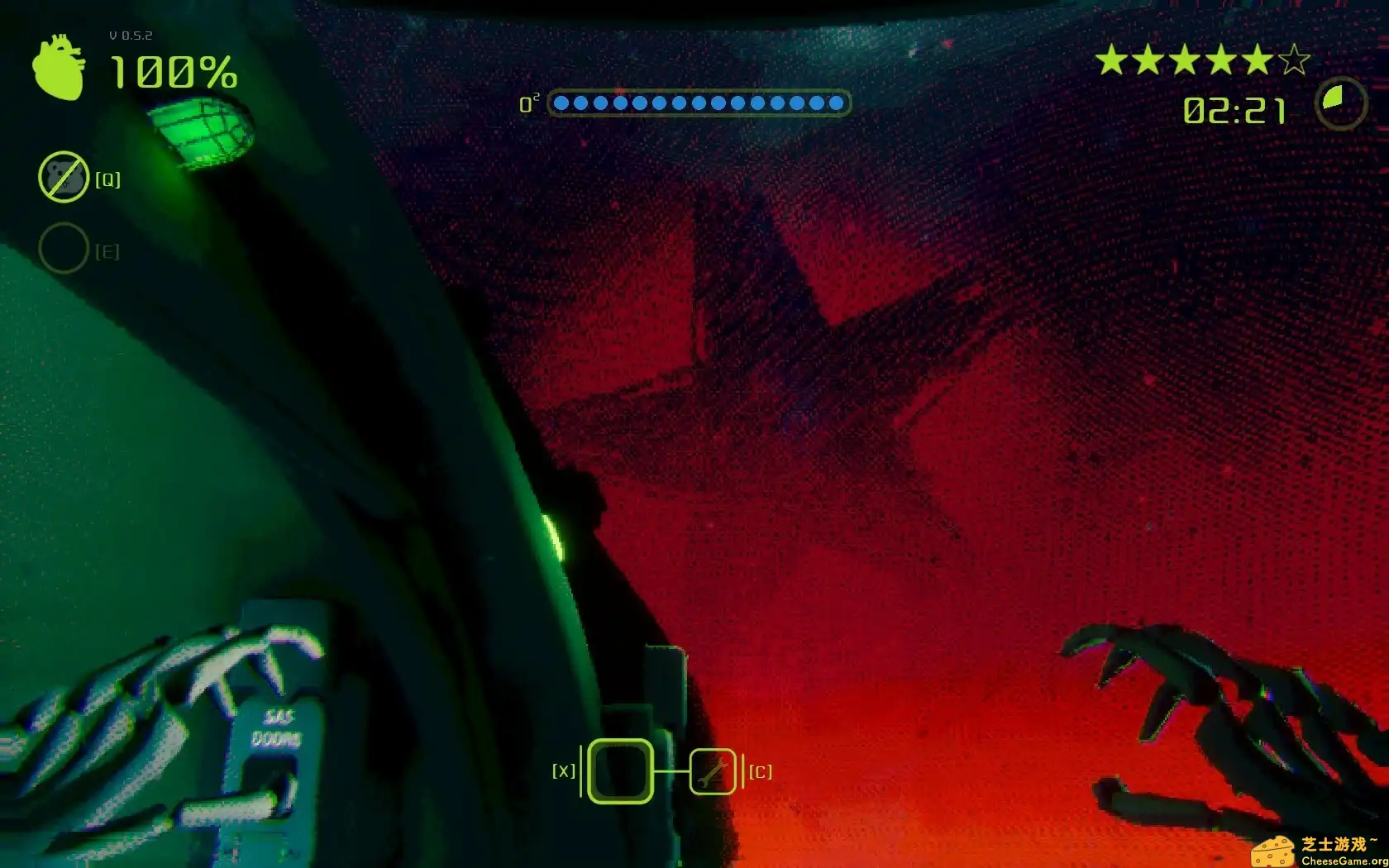Click the third filled star
Image resolution: width=1389 pixels, height=868 pixels.
click(x=1187, y=60)
